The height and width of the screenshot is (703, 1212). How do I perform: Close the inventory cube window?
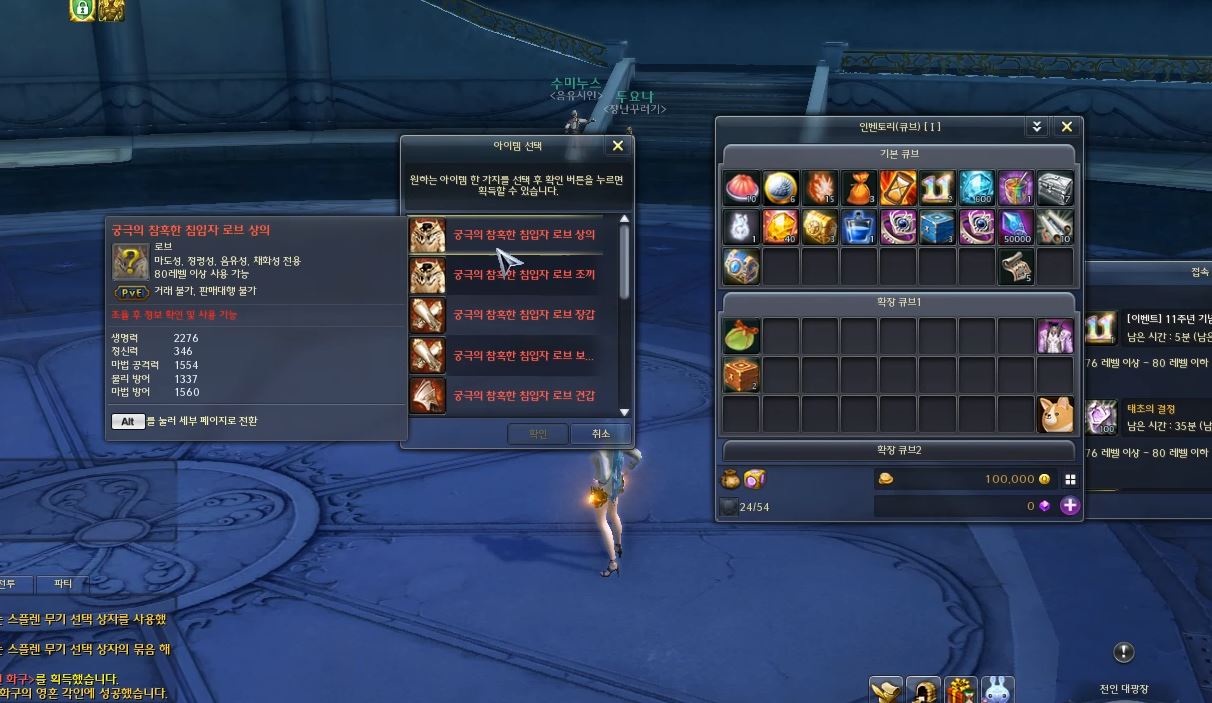[x=1066, y=127]
